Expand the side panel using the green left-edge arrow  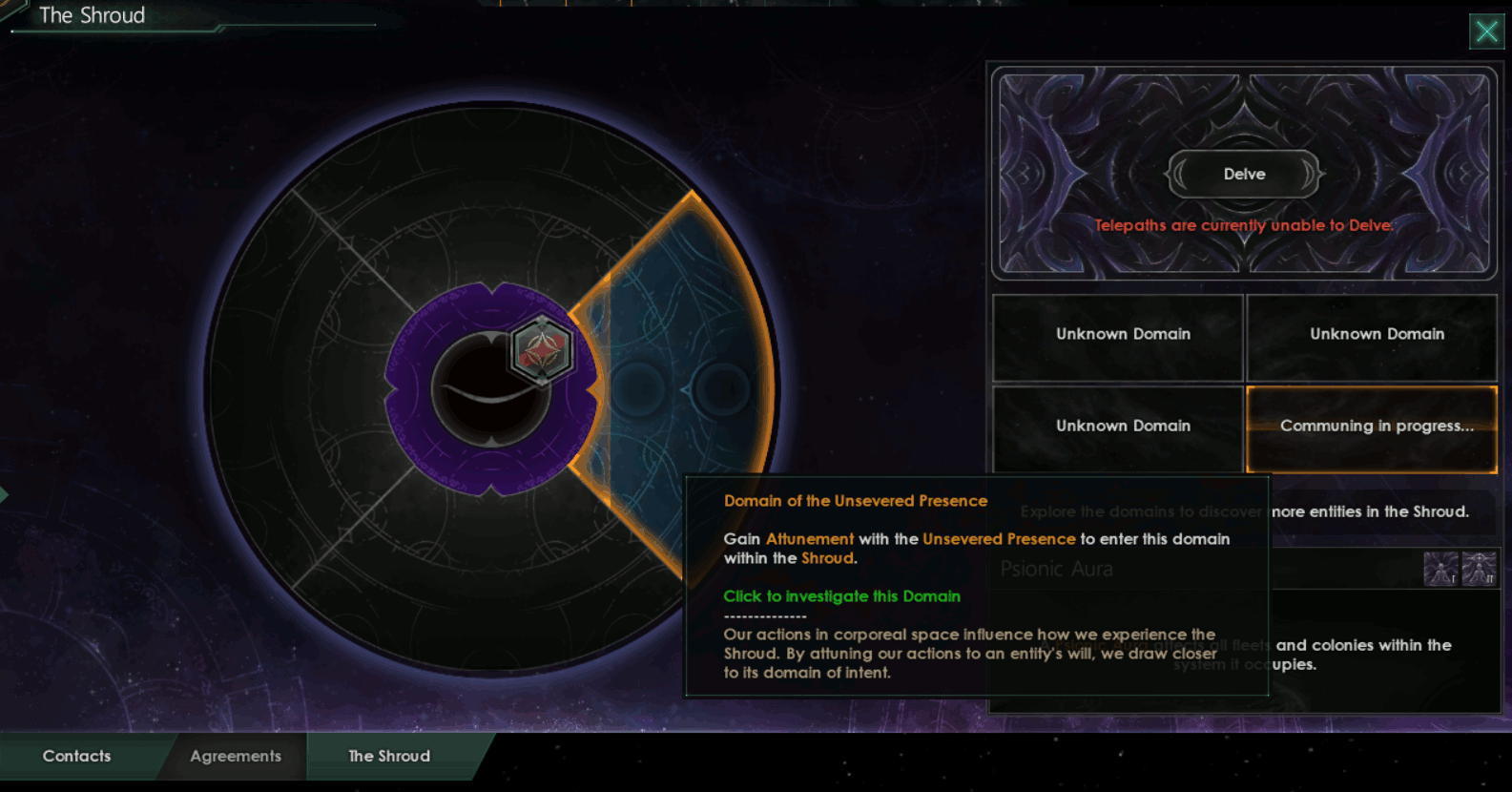pyautogui.click(x=6, y=495)
